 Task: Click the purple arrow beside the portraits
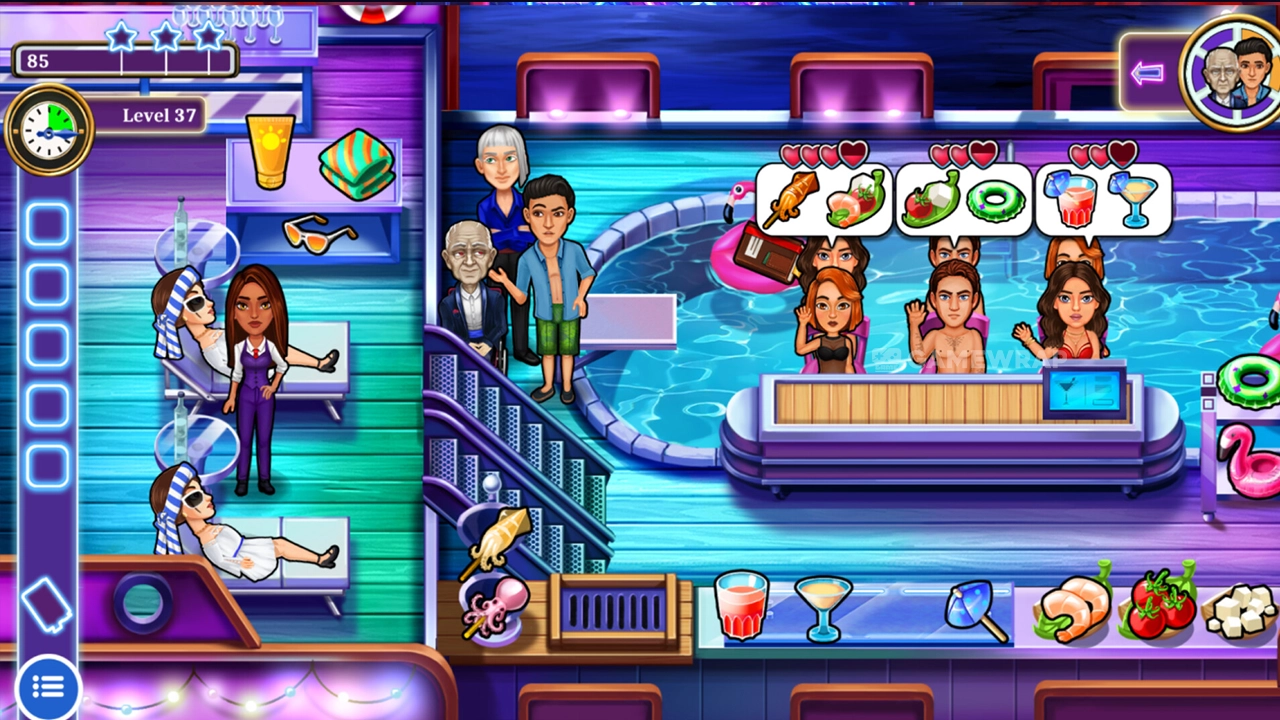point(1147,73)
